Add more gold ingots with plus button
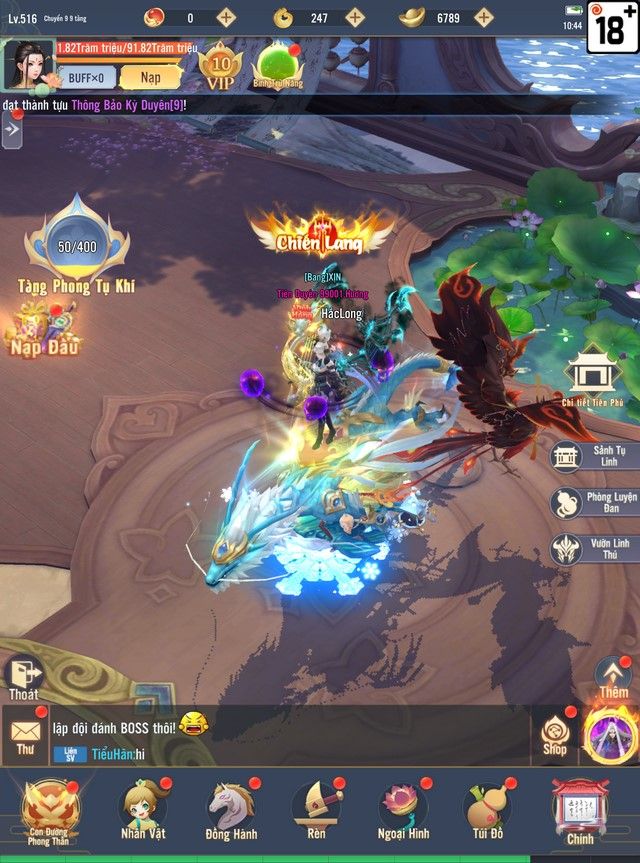 tap(484, 17)
